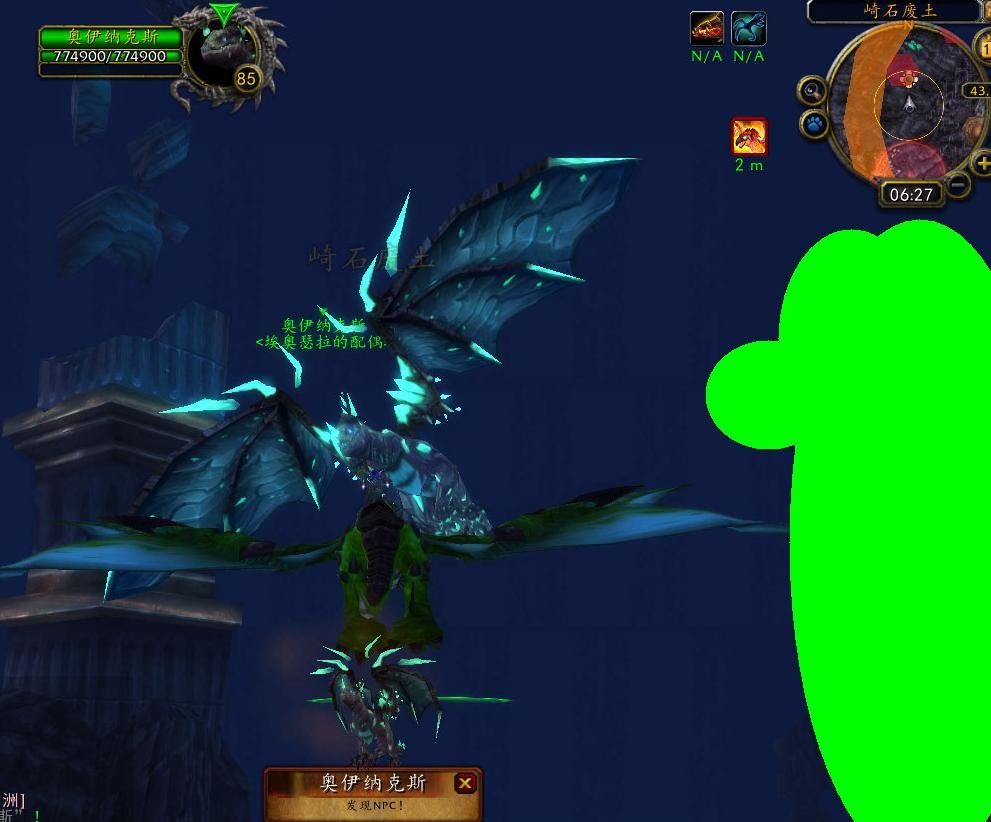Click the 崎石废土 zone name bar
This screenshot has height=822, width=991.
click(x=892, y=11)
